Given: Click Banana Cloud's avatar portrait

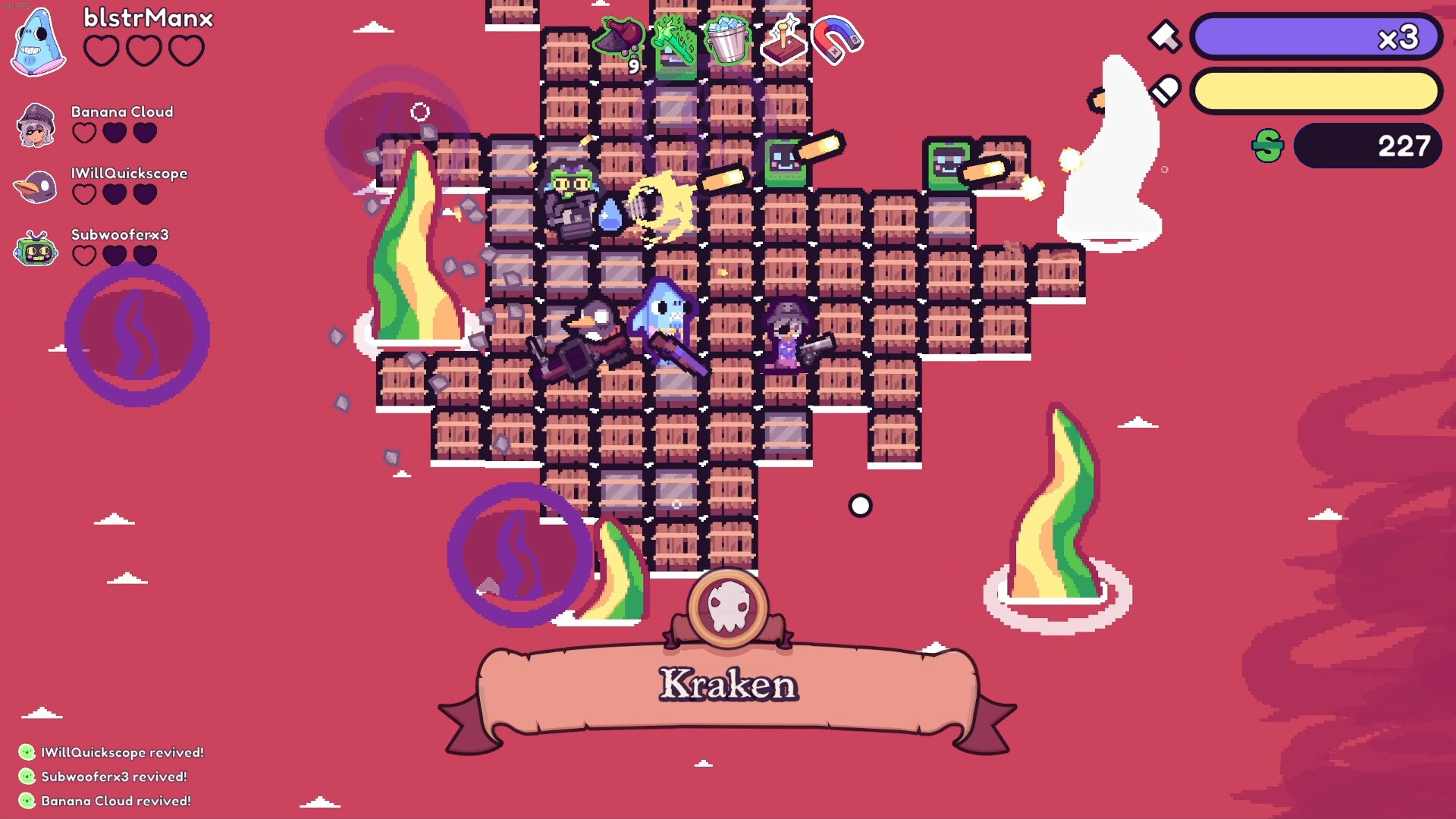Looking at the screenshot, I should point(34,127).
